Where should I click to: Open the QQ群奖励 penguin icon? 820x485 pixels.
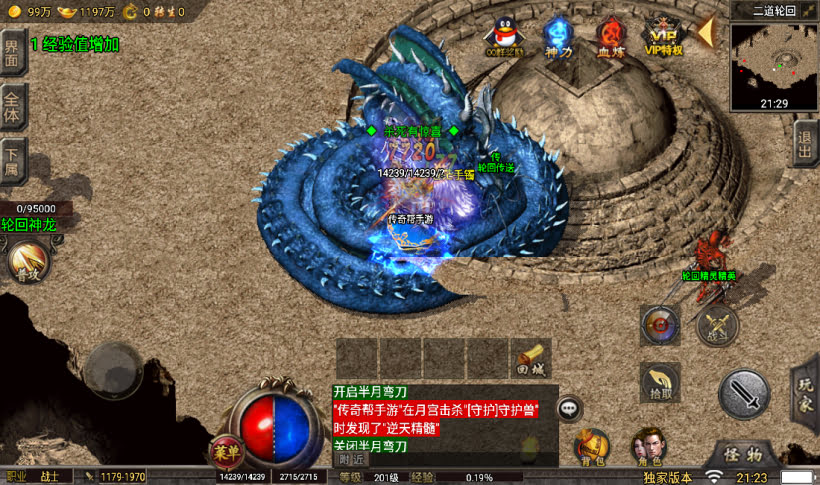[502, 36]
